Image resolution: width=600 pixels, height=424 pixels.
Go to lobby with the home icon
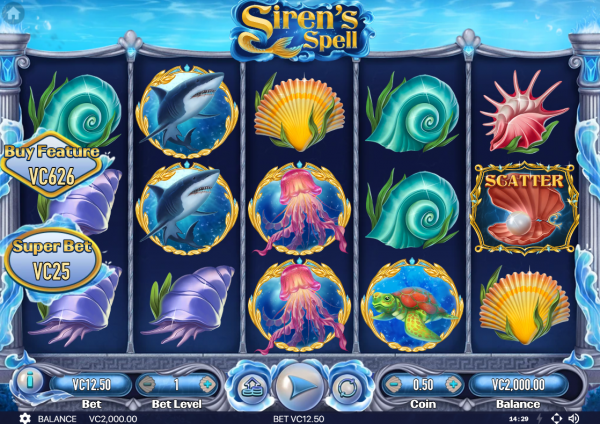click(12, 14)
